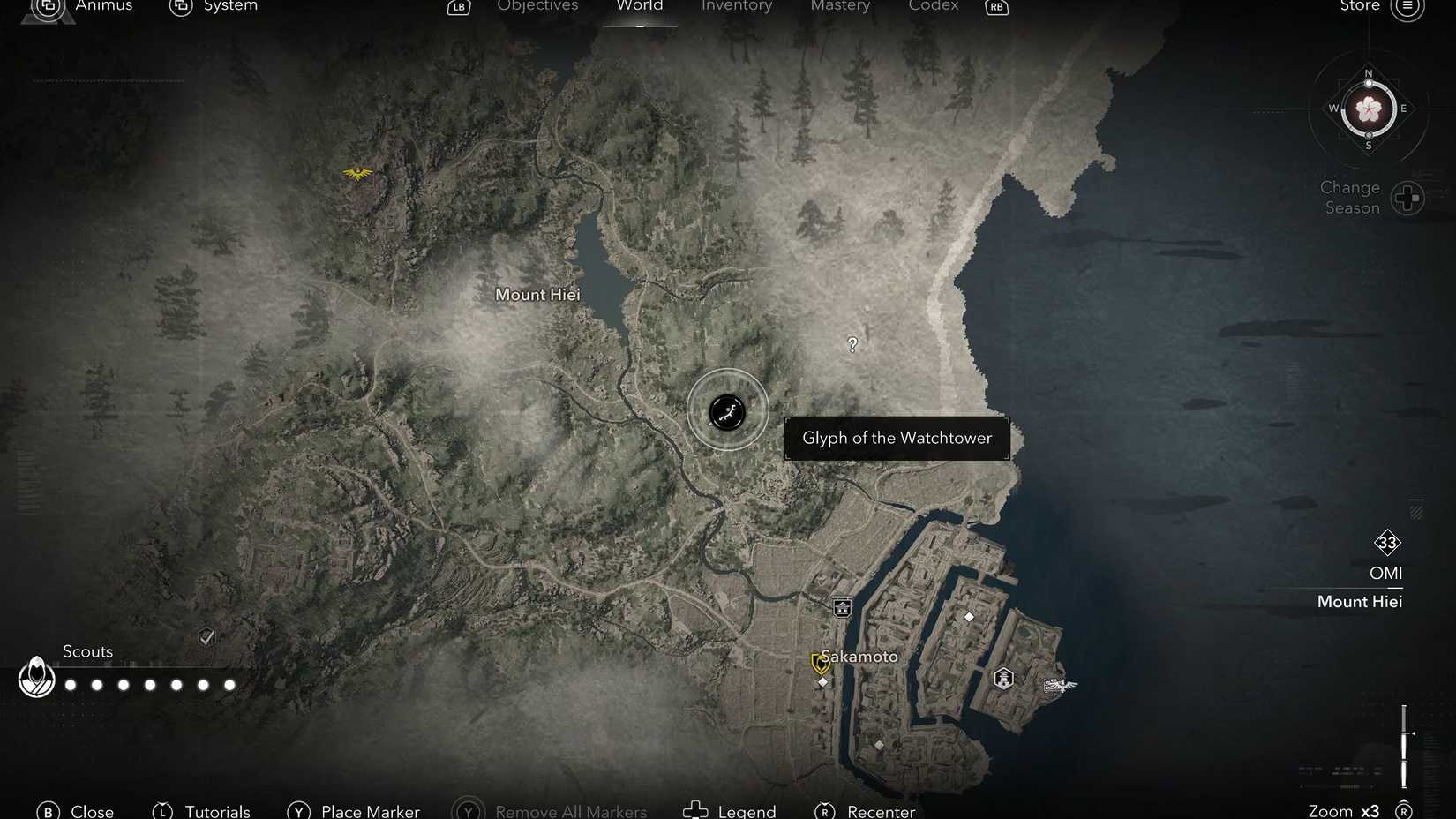Click the compass rose in the top right
This screenshot has height=819, width=1456.
click(x=1369, y=109)
